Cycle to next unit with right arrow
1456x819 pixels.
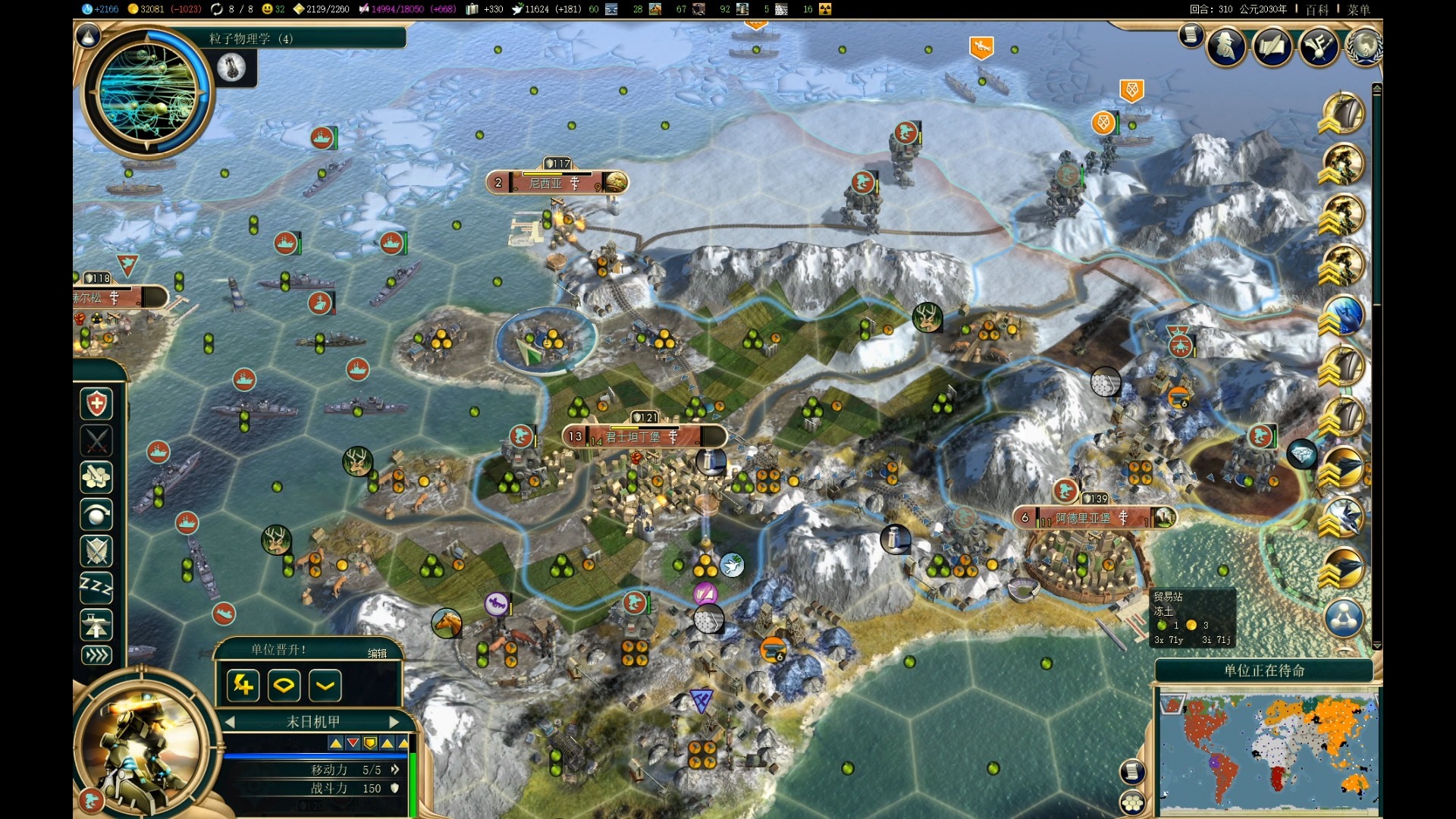click(x=394, y=722)
